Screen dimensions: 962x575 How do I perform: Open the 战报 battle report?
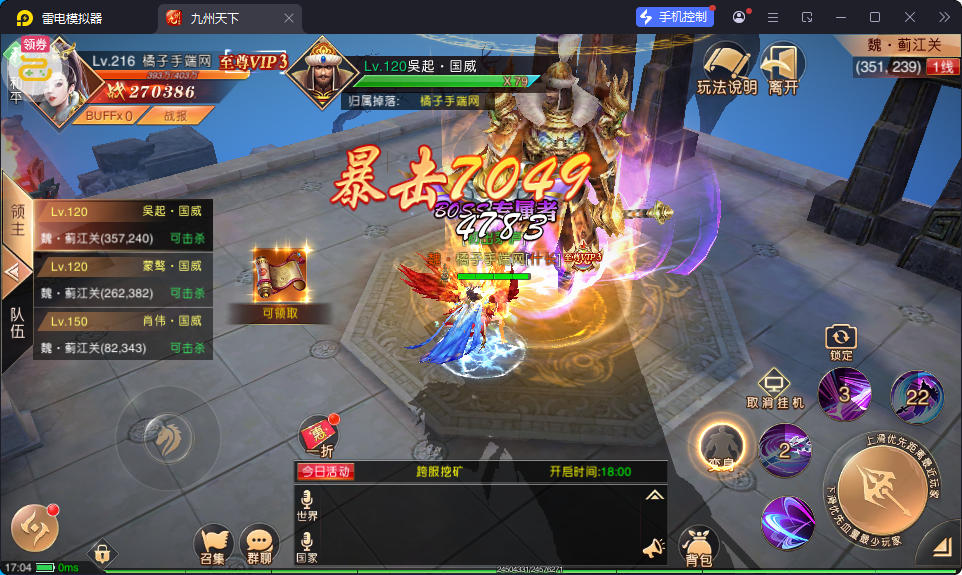tap(175, 115)
